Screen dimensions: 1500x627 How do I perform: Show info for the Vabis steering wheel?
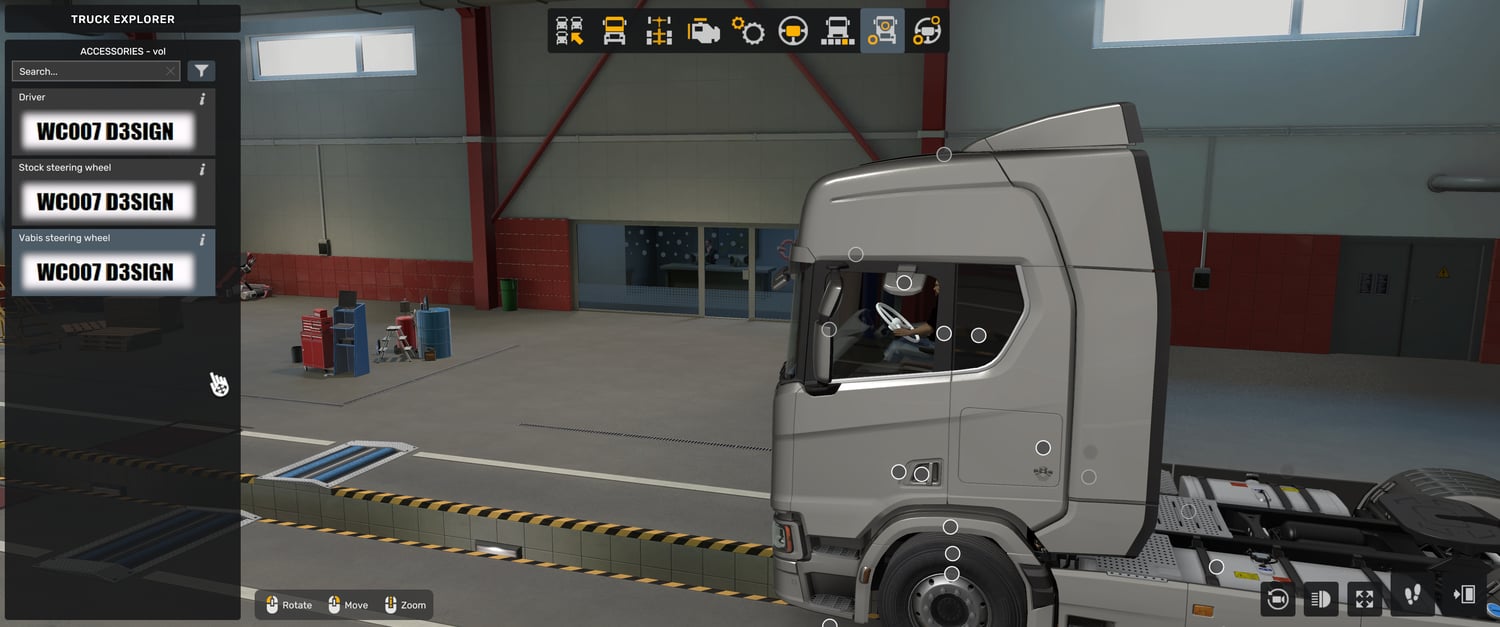(202, 240)
